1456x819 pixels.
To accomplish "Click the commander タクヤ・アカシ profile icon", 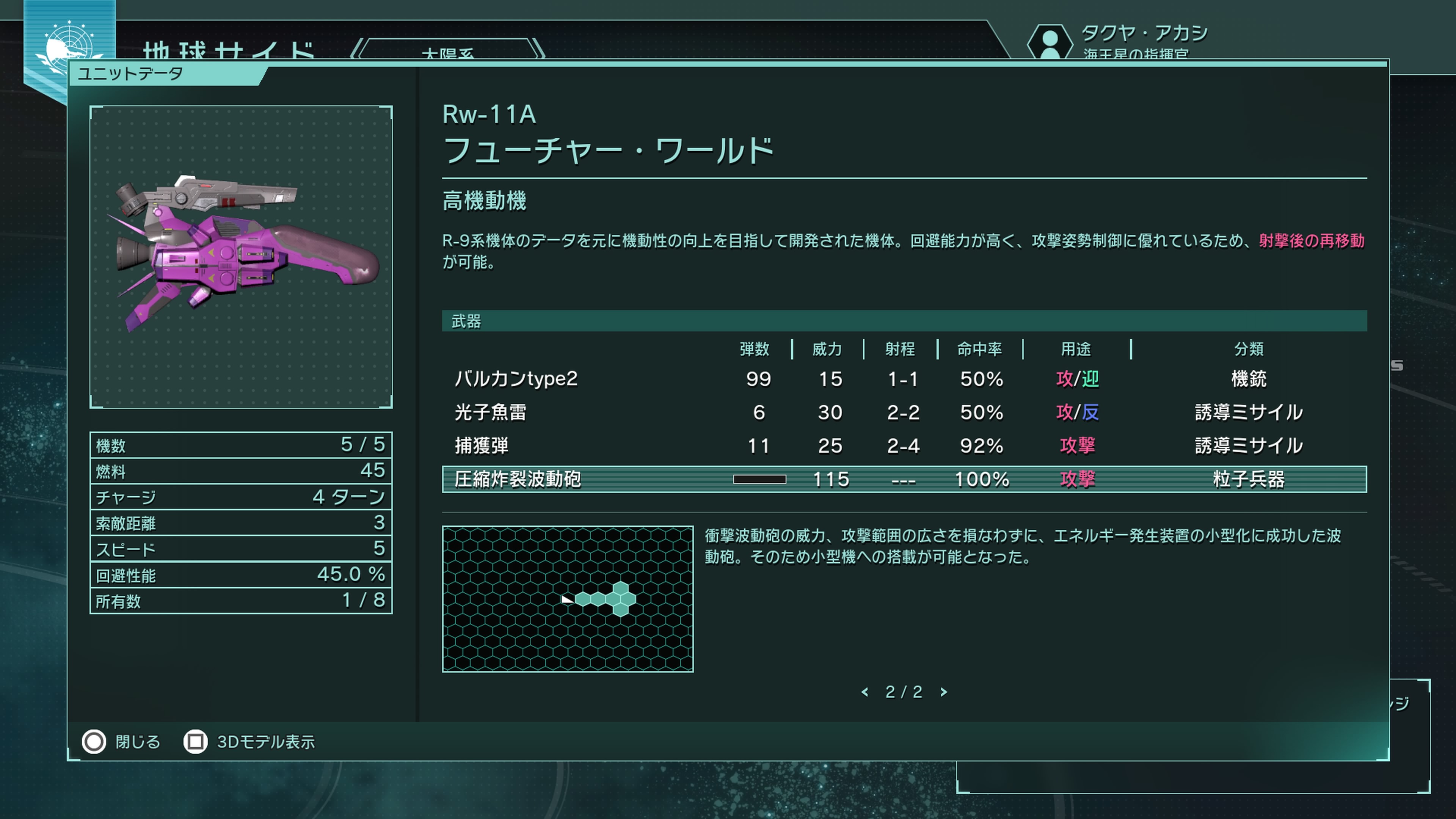I will coord(1050,41).
